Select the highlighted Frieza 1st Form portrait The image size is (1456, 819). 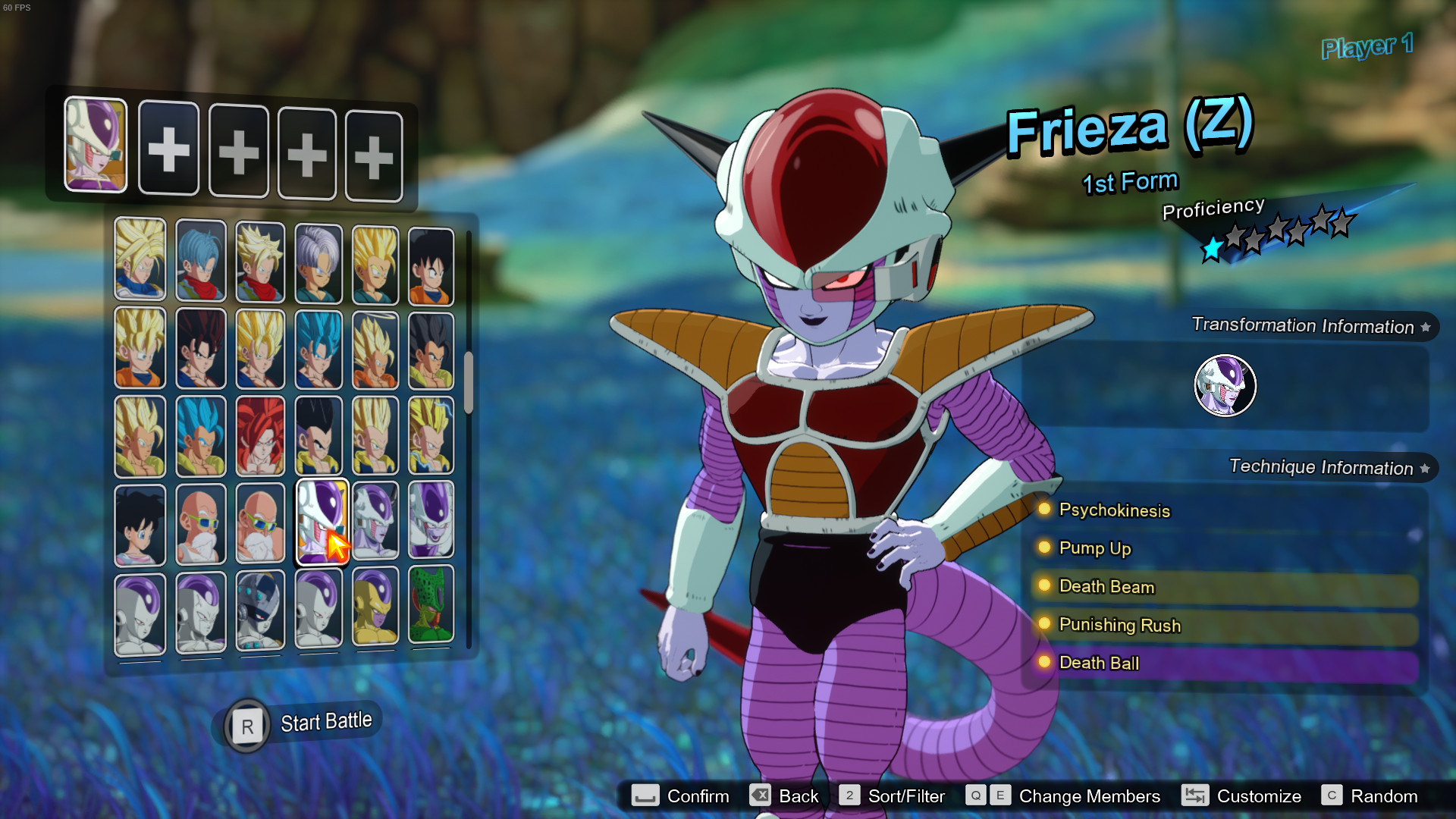[321, 522]
